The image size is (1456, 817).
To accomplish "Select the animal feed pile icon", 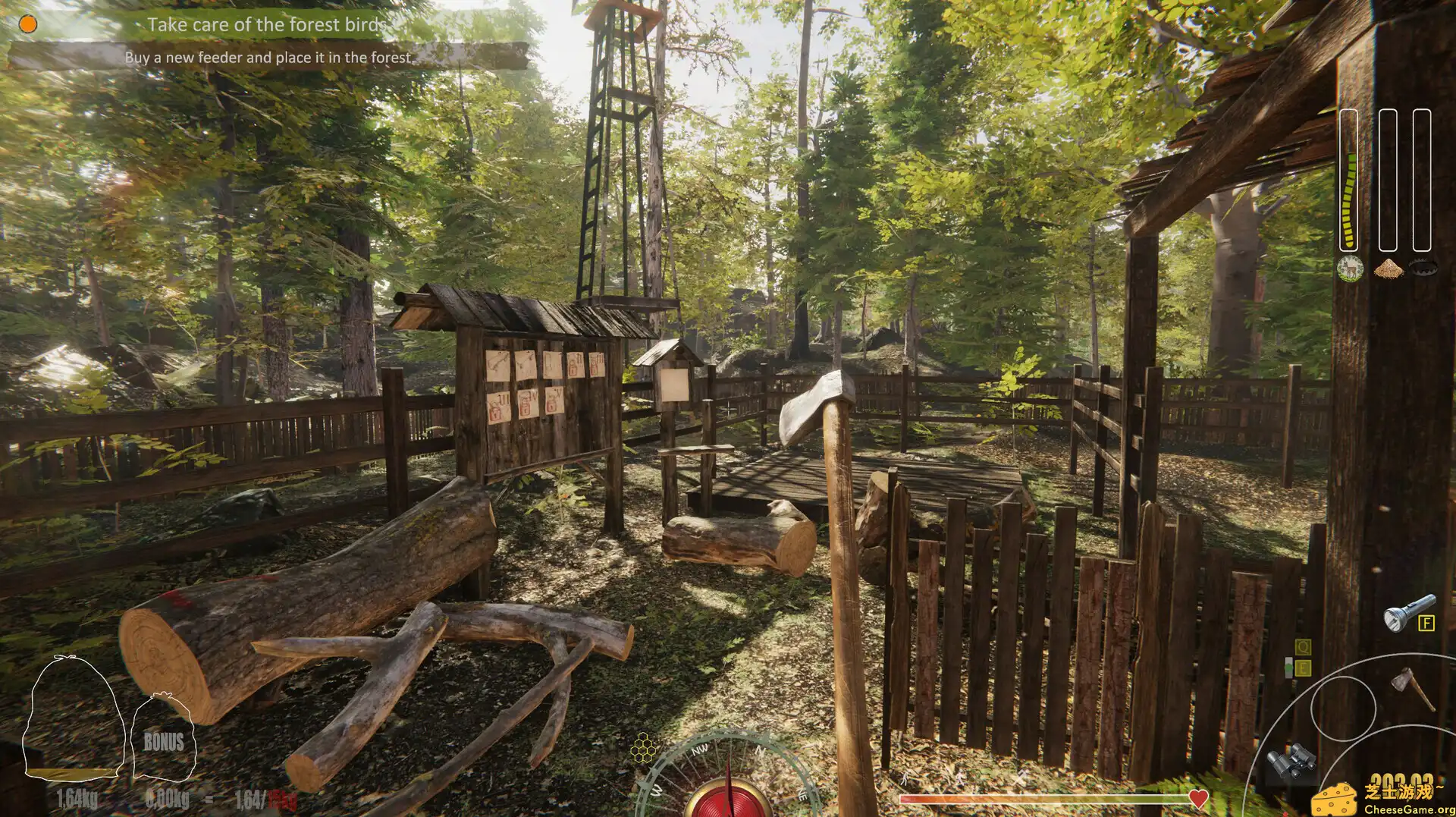I will pyautogui.click(x=1390, y=268).
